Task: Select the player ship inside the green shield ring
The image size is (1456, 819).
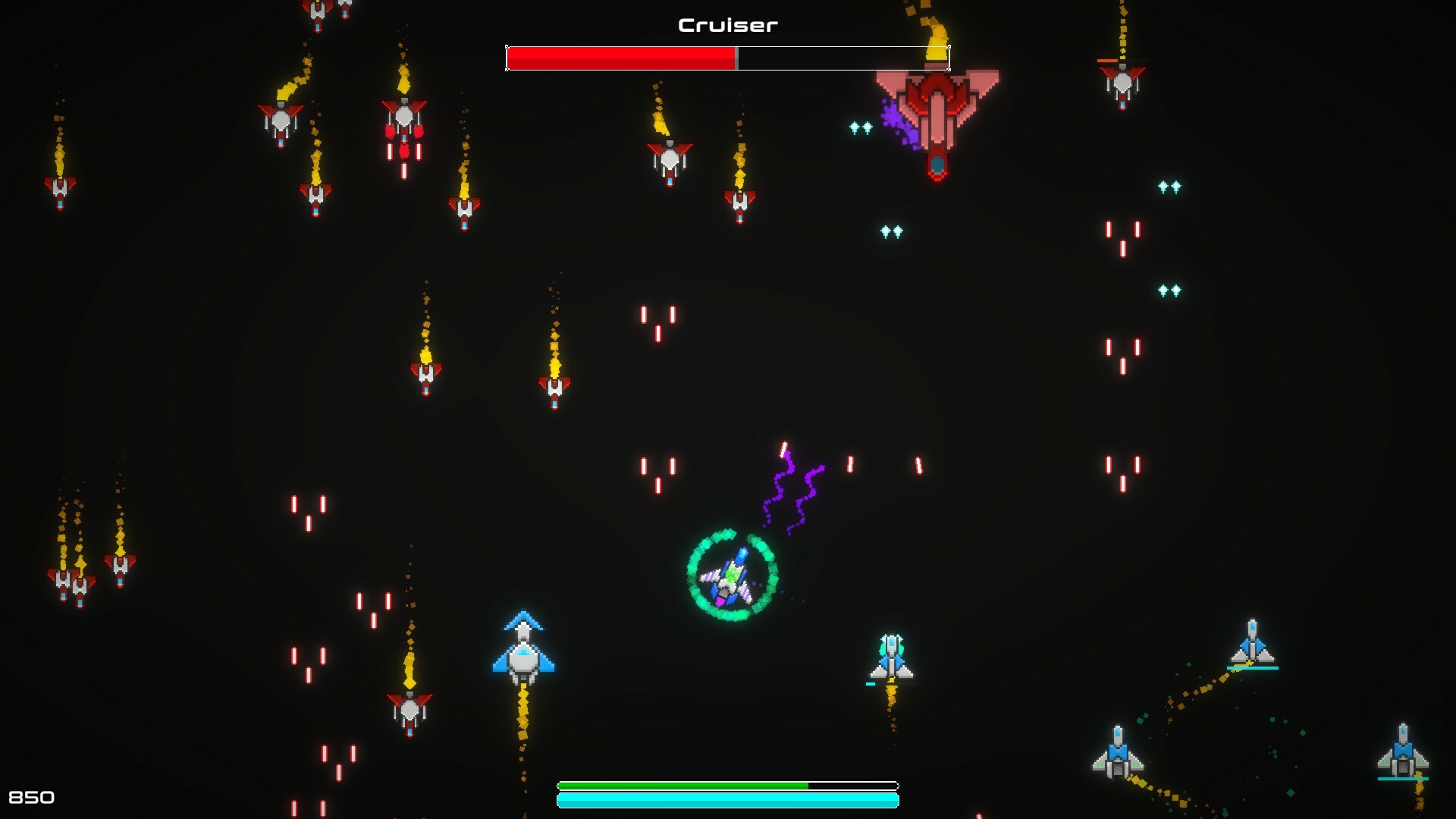Action: tap(728, 580)
